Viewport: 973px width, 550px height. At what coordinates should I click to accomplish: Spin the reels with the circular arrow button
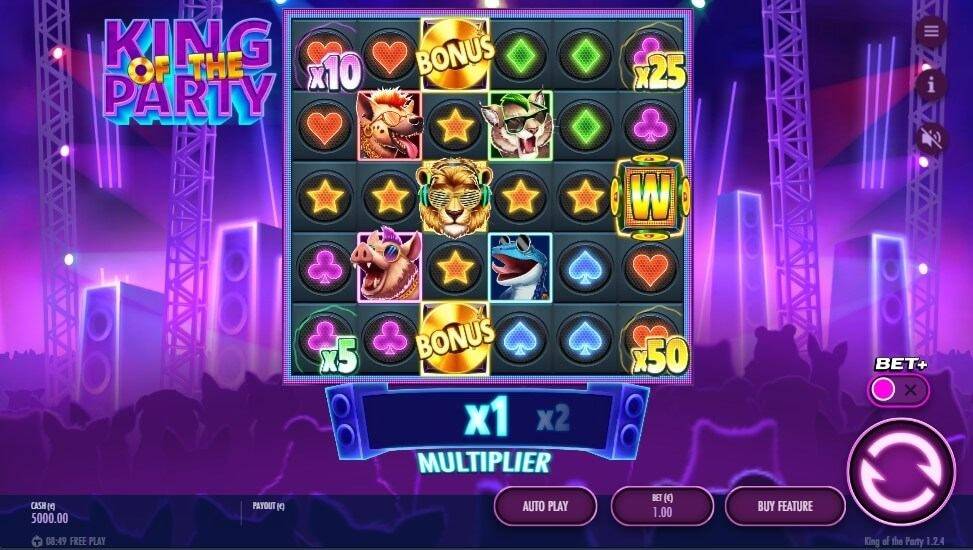[x=900, y=471]
